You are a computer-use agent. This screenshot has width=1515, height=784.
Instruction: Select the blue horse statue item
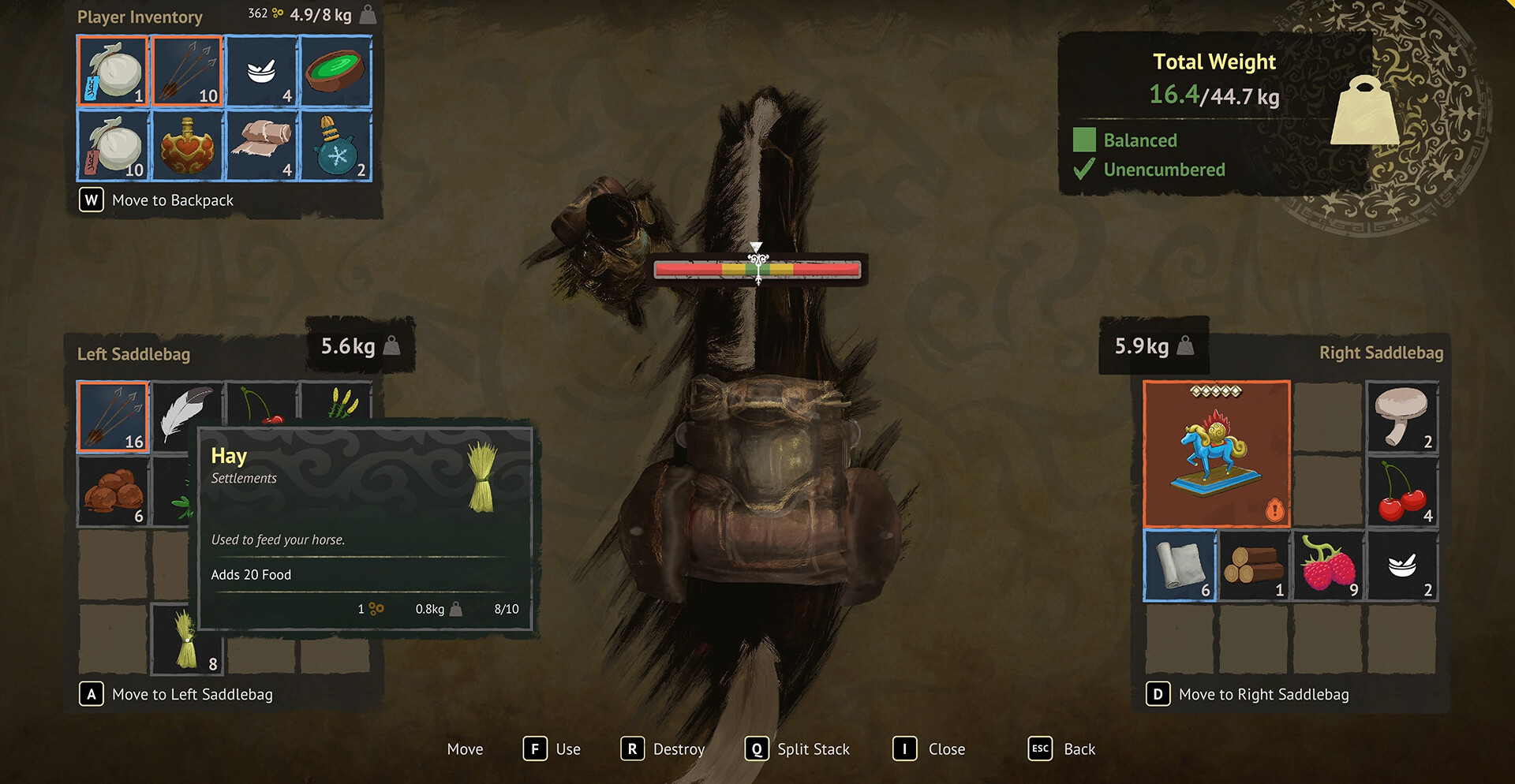[x=1217, y=454]
